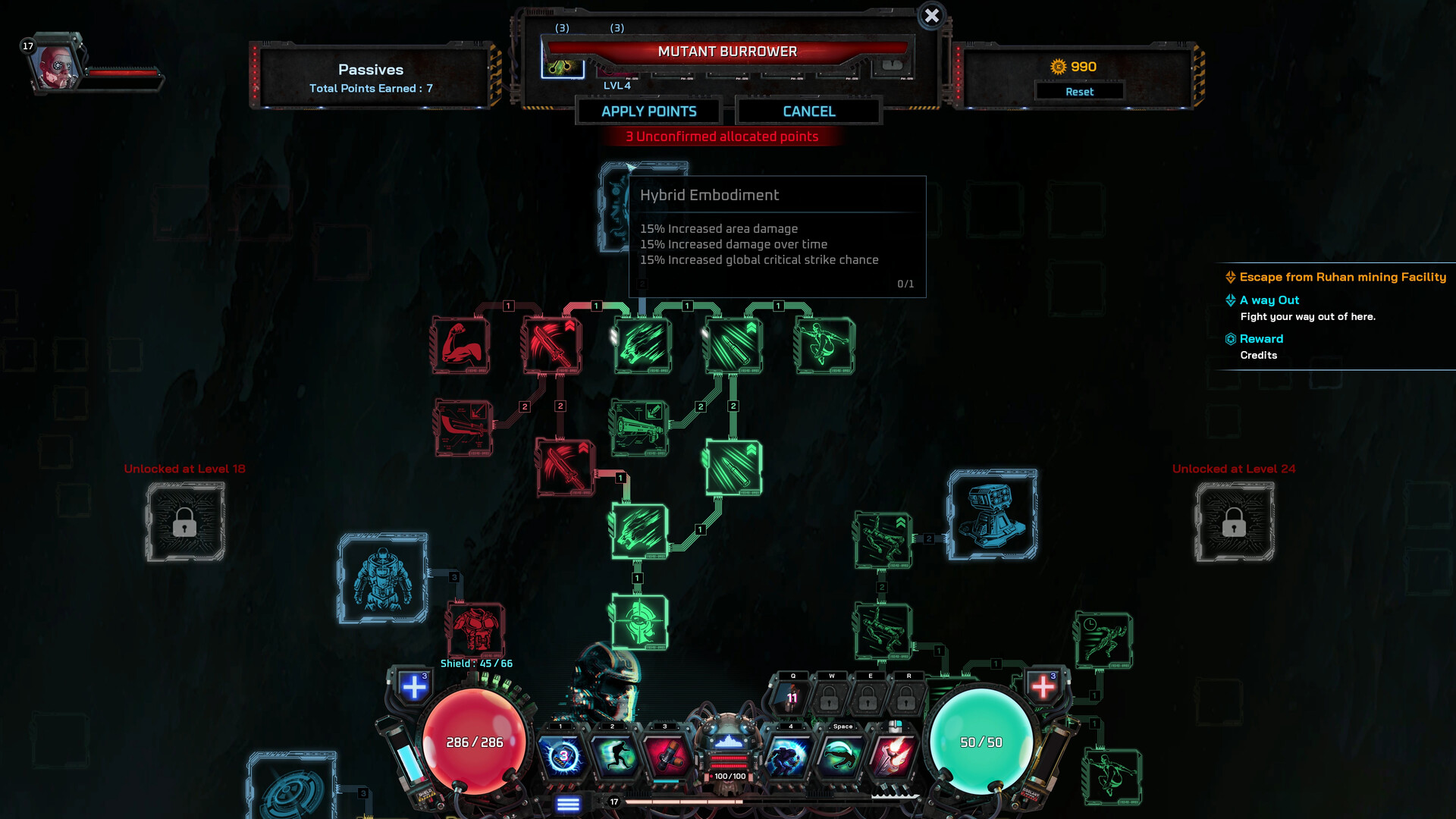Activate the dynamite ability in slot 3
This screenshot has width=1456, height=819.
point(665,755)
